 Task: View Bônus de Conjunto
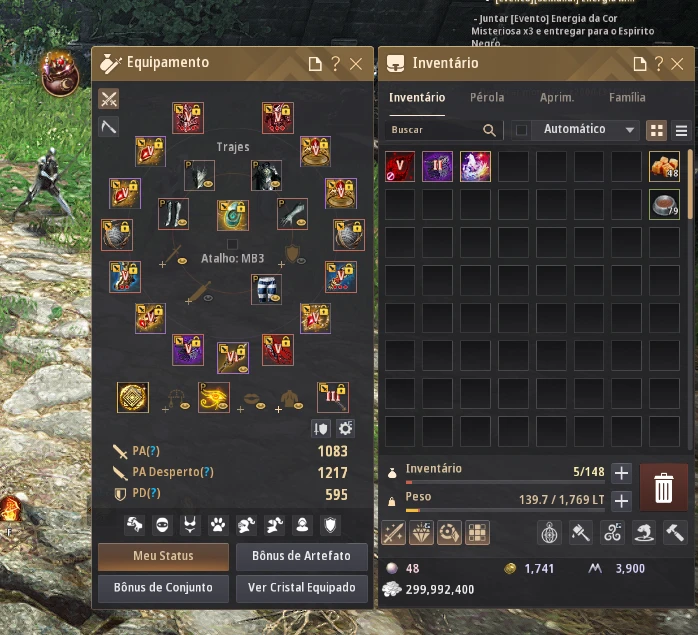point(163,588)
